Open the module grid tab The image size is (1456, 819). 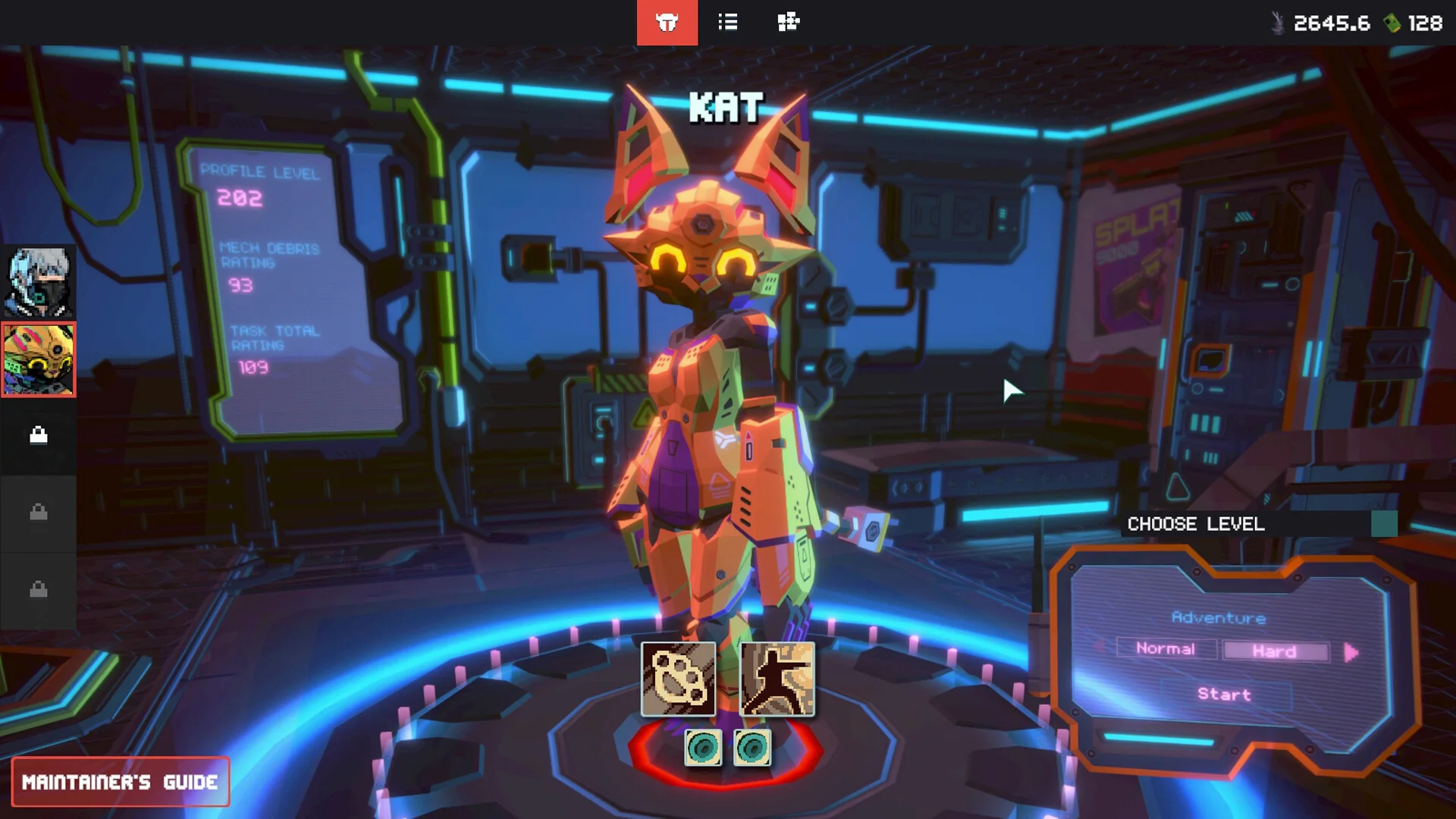[788, 23]
